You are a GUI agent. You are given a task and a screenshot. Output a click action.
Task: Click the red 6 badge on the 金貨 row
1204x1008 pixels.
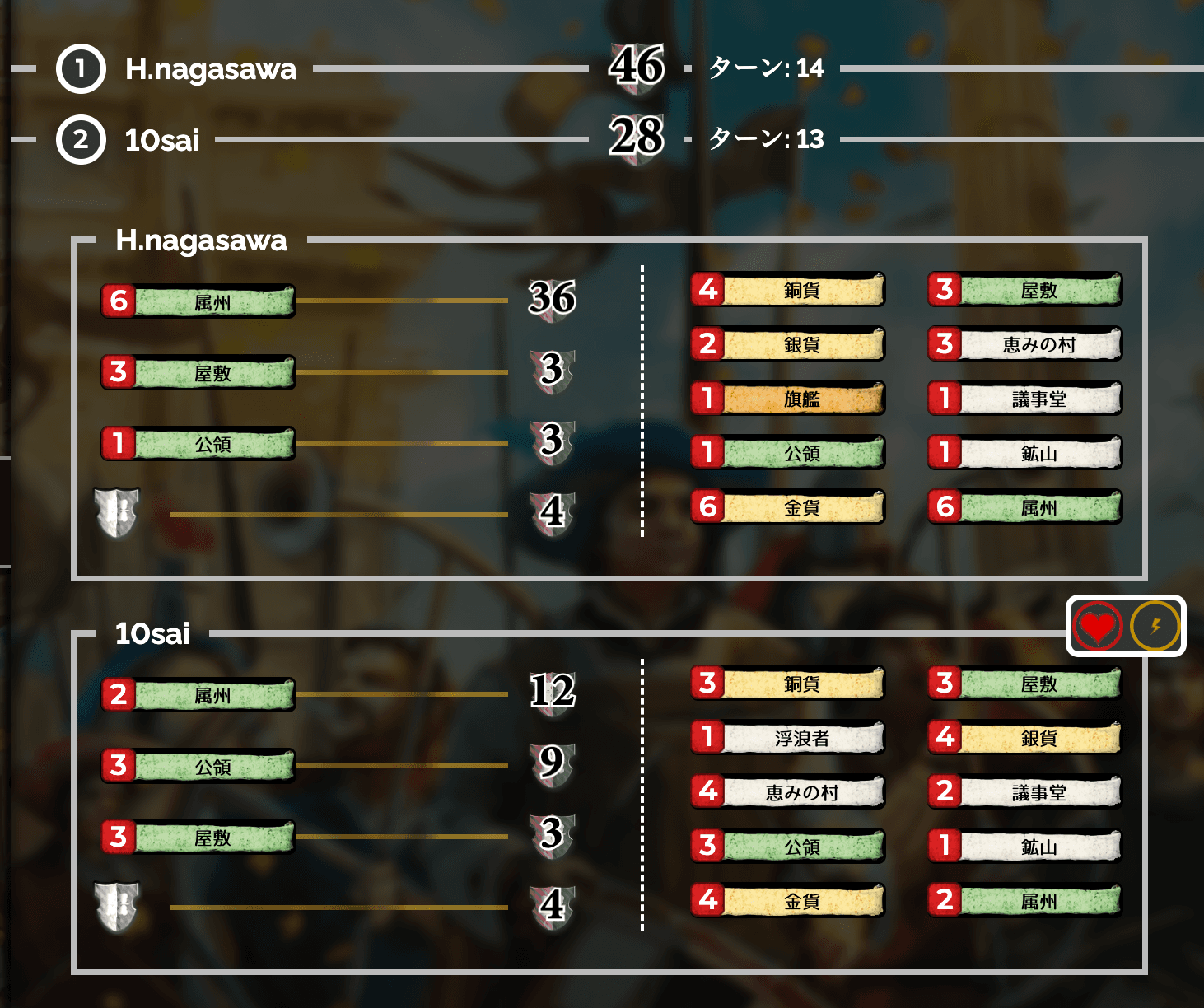tap(707, 507)
